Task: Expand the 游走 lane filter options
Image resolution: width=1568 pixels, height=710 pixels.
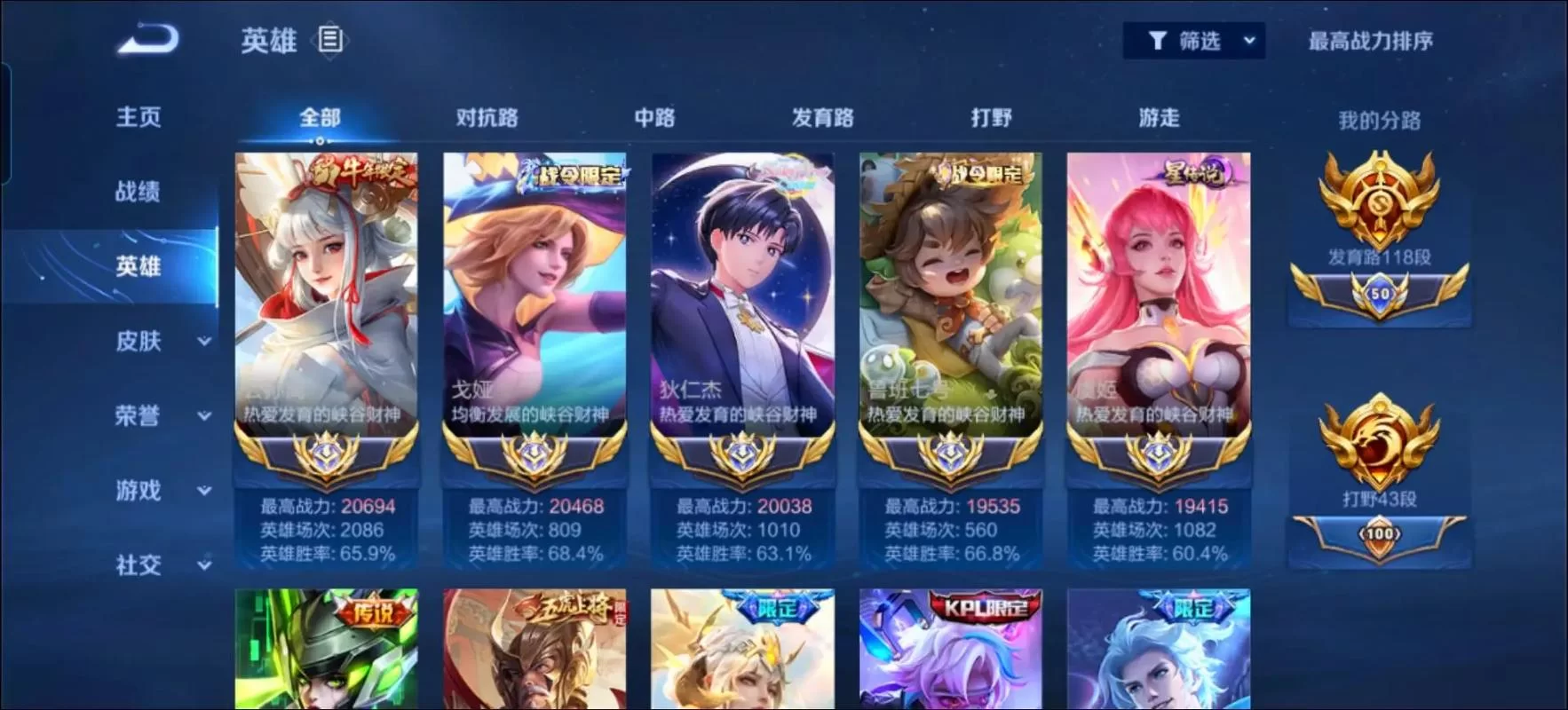Action: pos(1160,117)
